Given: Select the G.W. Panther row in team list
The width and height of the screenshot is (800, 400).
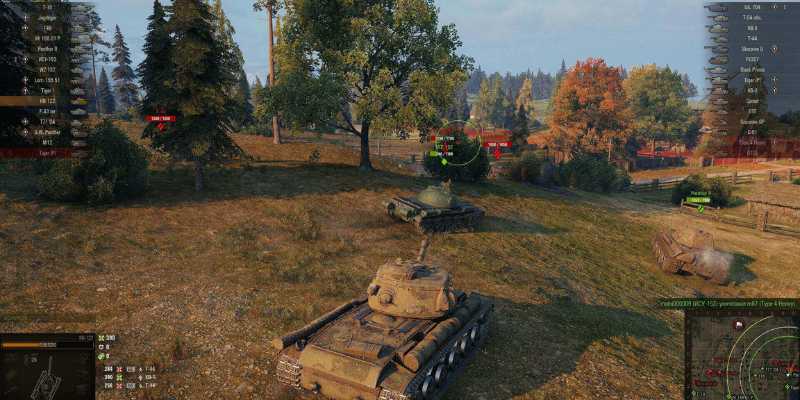Looking at the screenshot, I should (x=45, y=132).
